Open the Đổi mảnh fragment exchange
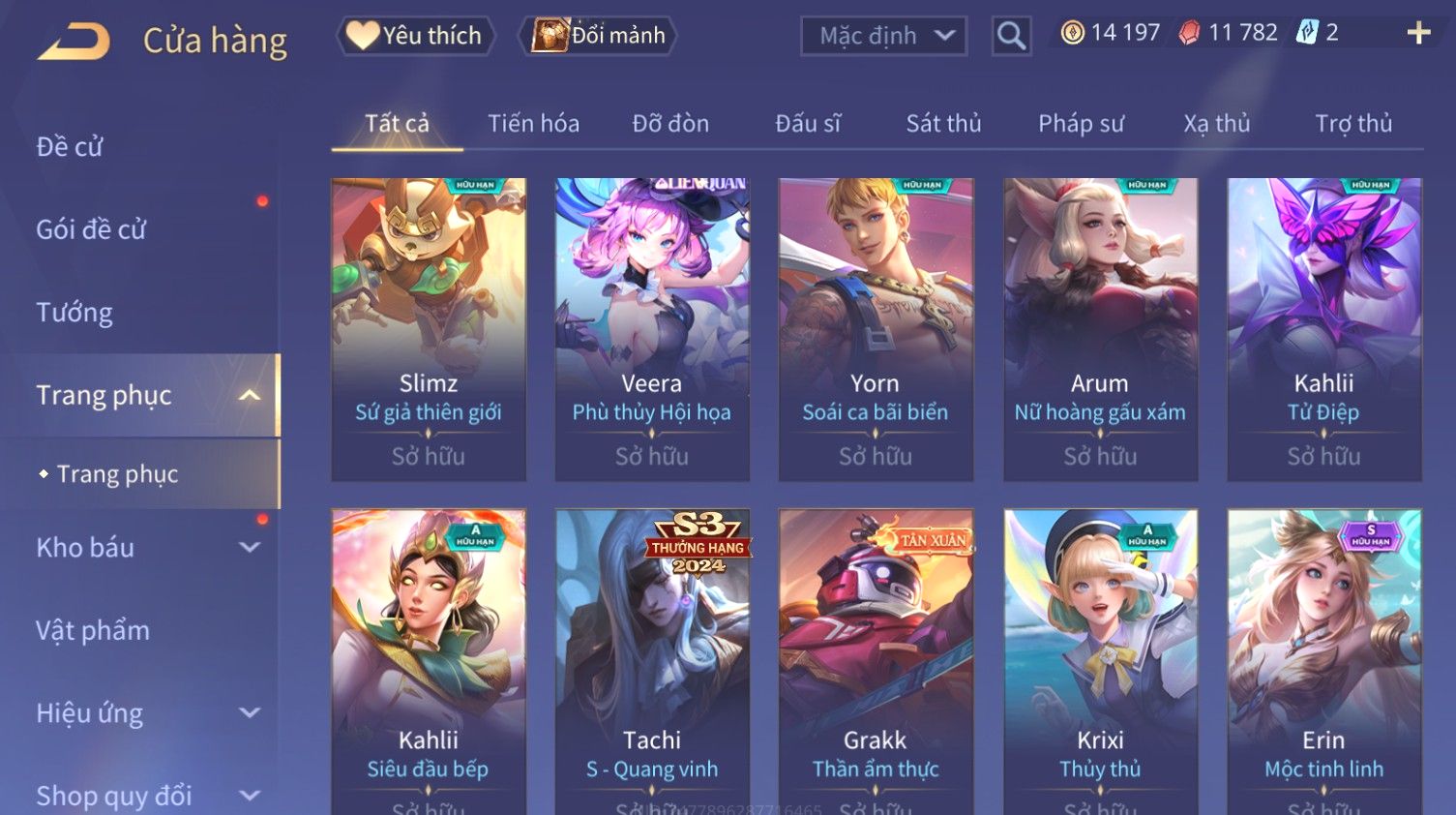Image resolution: width=1456 pixels, height=815 pixels. pyautogui.click(x=599, y=36)
